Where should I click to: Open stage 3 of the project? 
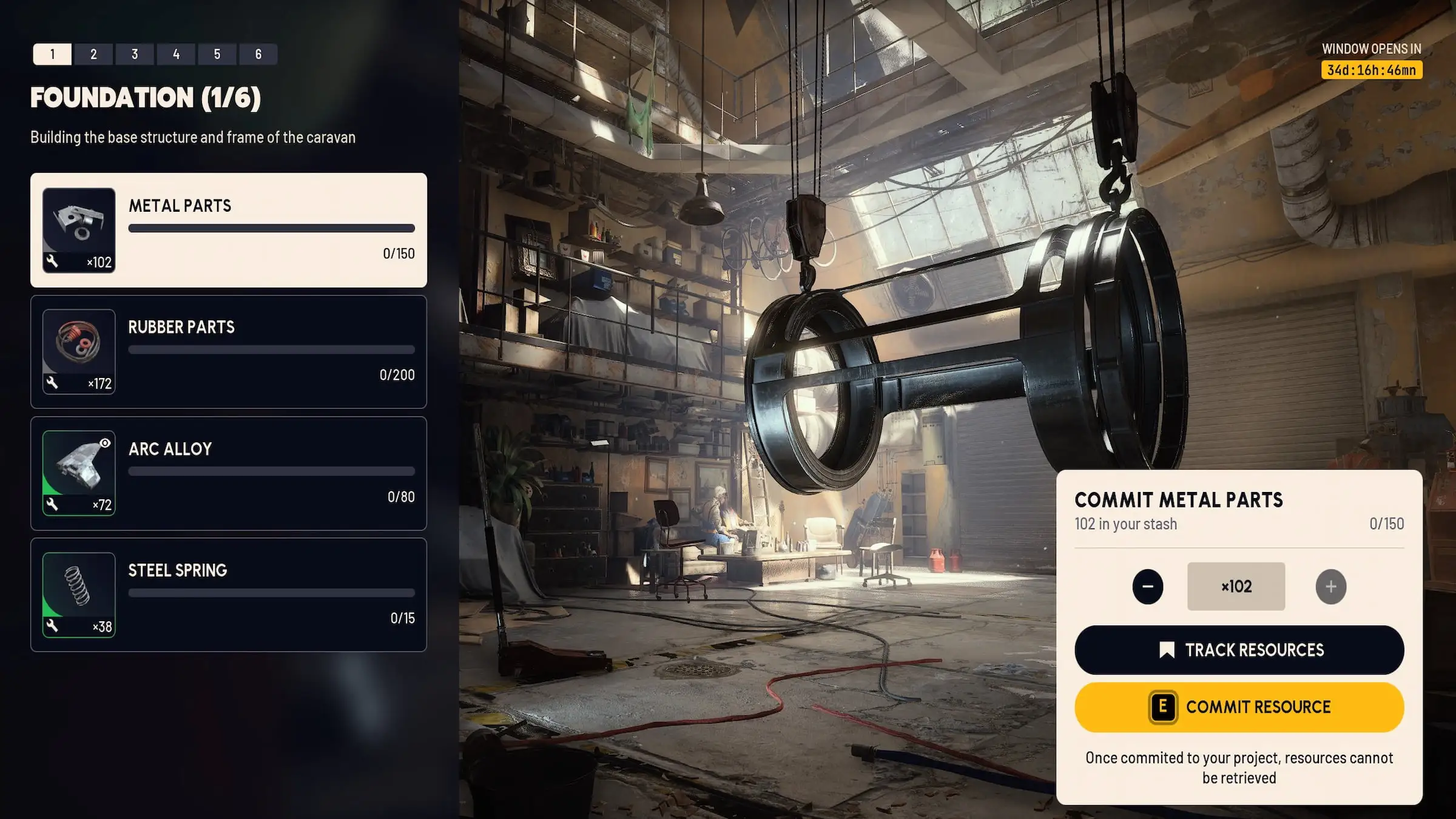tap(135, 54)
